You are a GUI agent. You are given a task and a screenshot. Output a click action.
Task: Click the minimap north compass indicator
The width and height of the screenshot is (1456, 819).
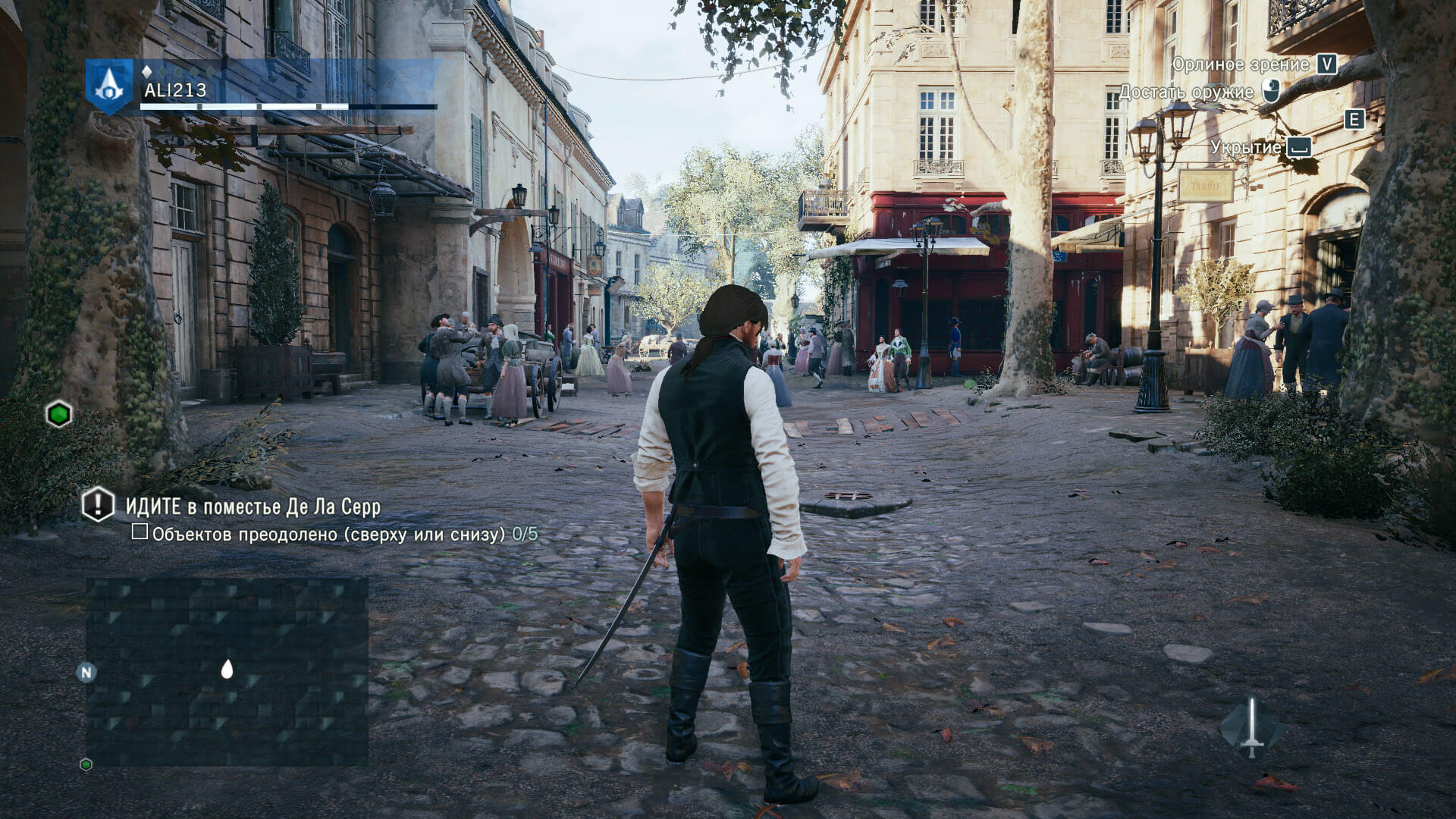(86, 672)
